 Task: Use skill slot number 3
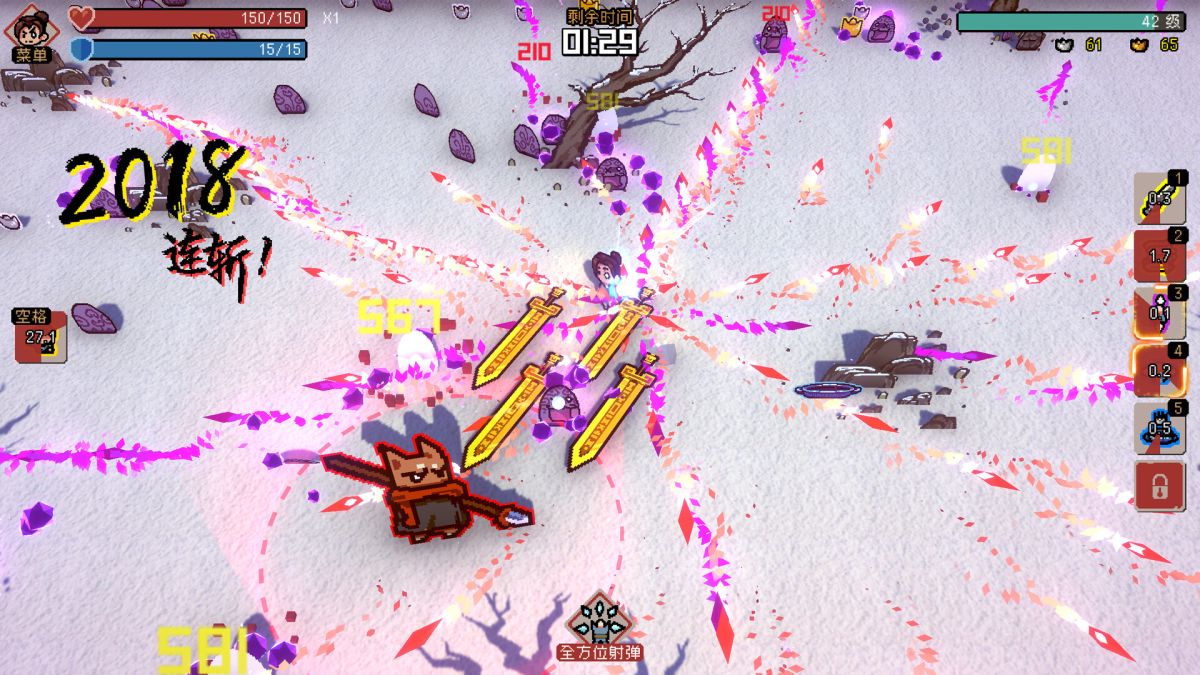pyautogui.click(x=1160, y=313)
